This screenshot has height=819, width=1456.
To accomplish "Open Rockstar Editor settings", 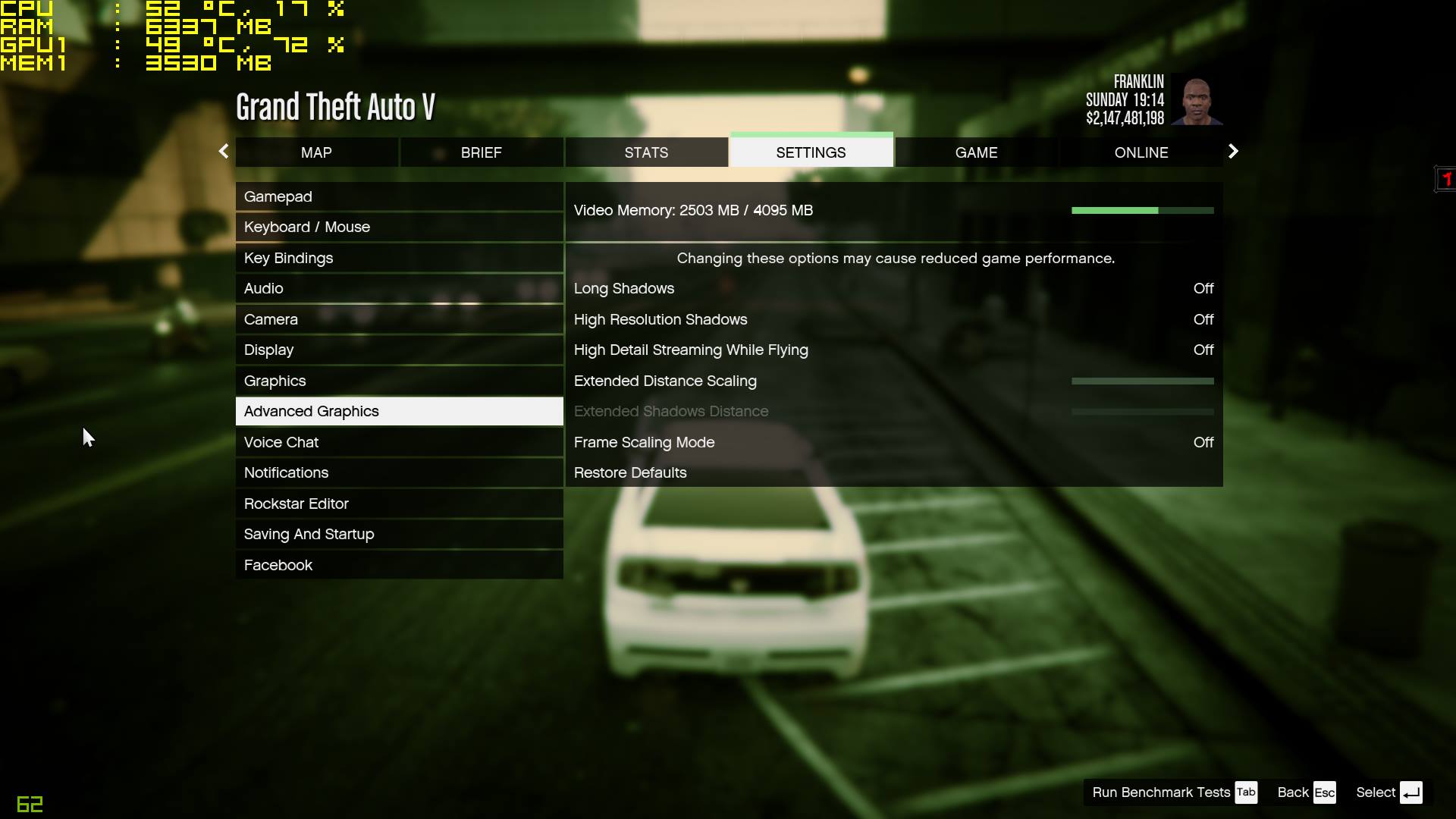I will pyautogui.click(x=399, y=504).
